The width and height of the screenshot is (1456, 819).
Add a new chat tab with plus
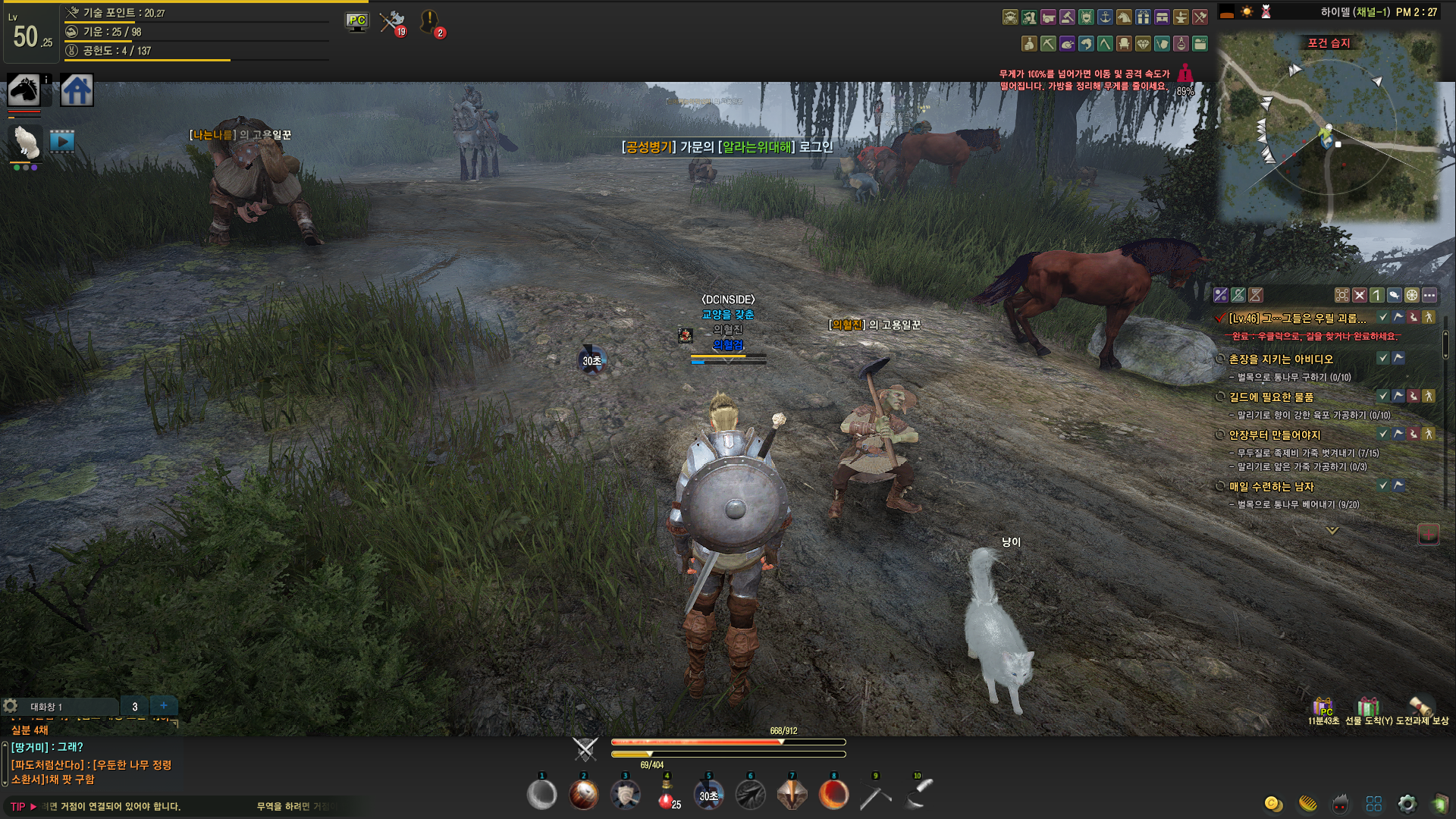tap(163, 705)
